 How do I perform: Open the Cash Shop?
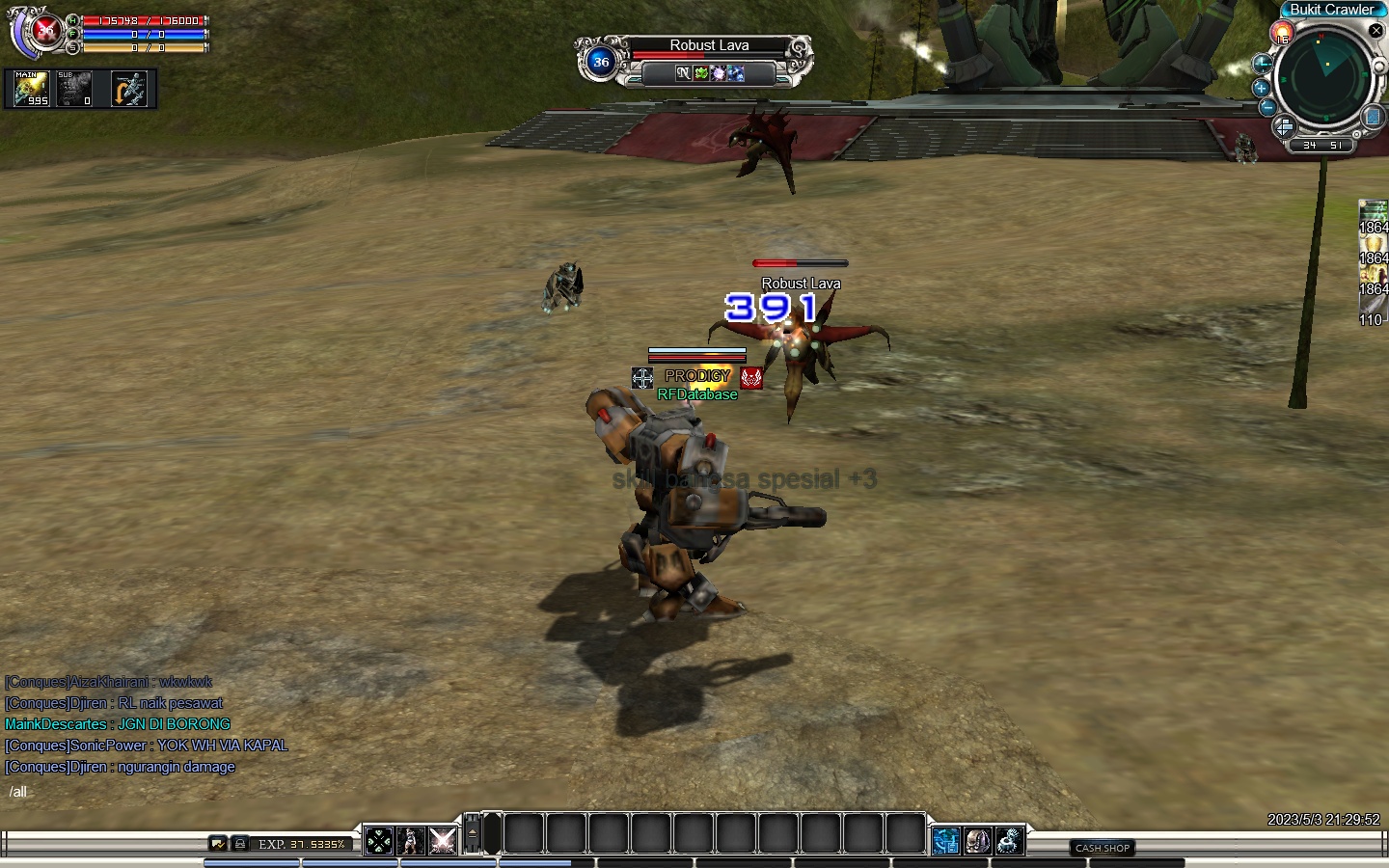click(x=1103, y=848)
